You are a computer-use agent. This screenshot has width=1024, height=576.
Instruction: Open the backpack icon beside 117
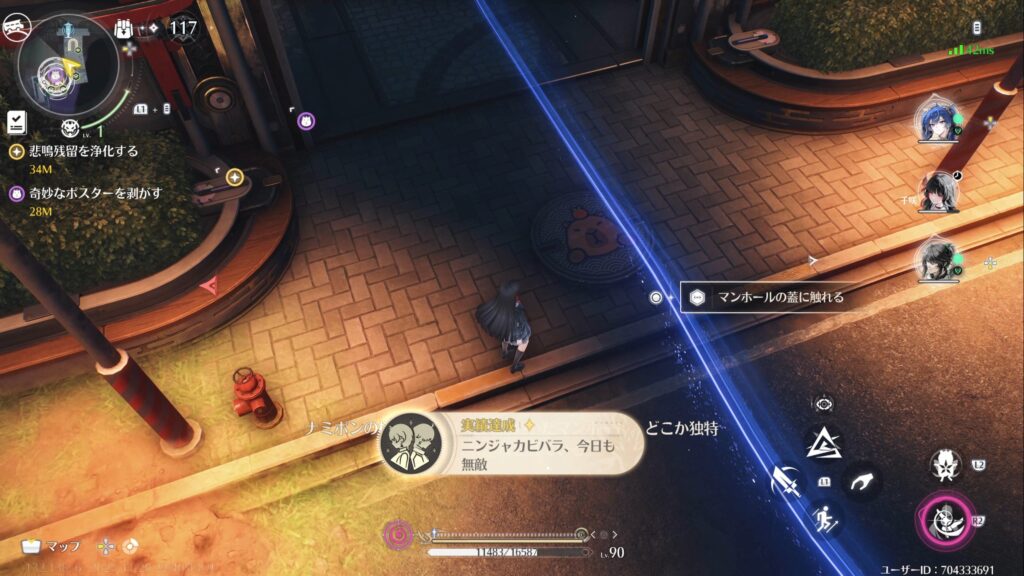[126, 29]
